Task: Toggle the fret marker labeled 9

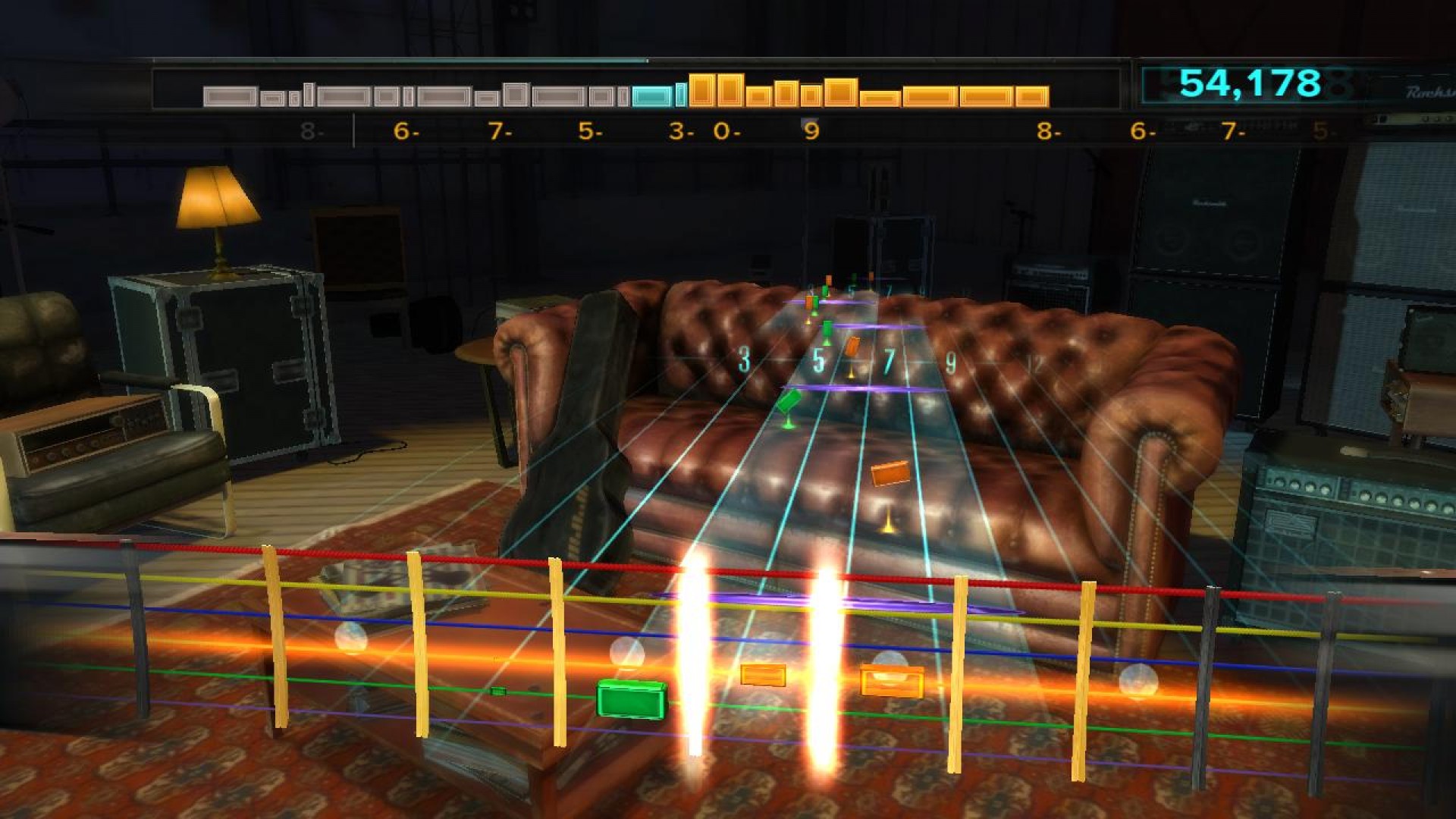Action: point(812,130)
